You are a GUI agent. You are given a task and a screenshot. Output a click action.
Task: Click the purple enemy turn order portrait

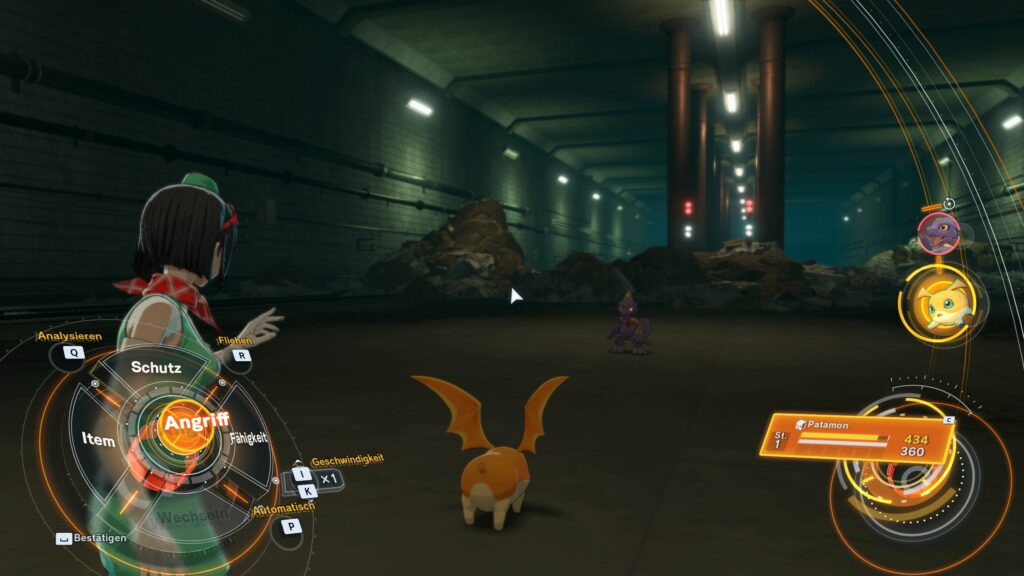tap(939, 232)
